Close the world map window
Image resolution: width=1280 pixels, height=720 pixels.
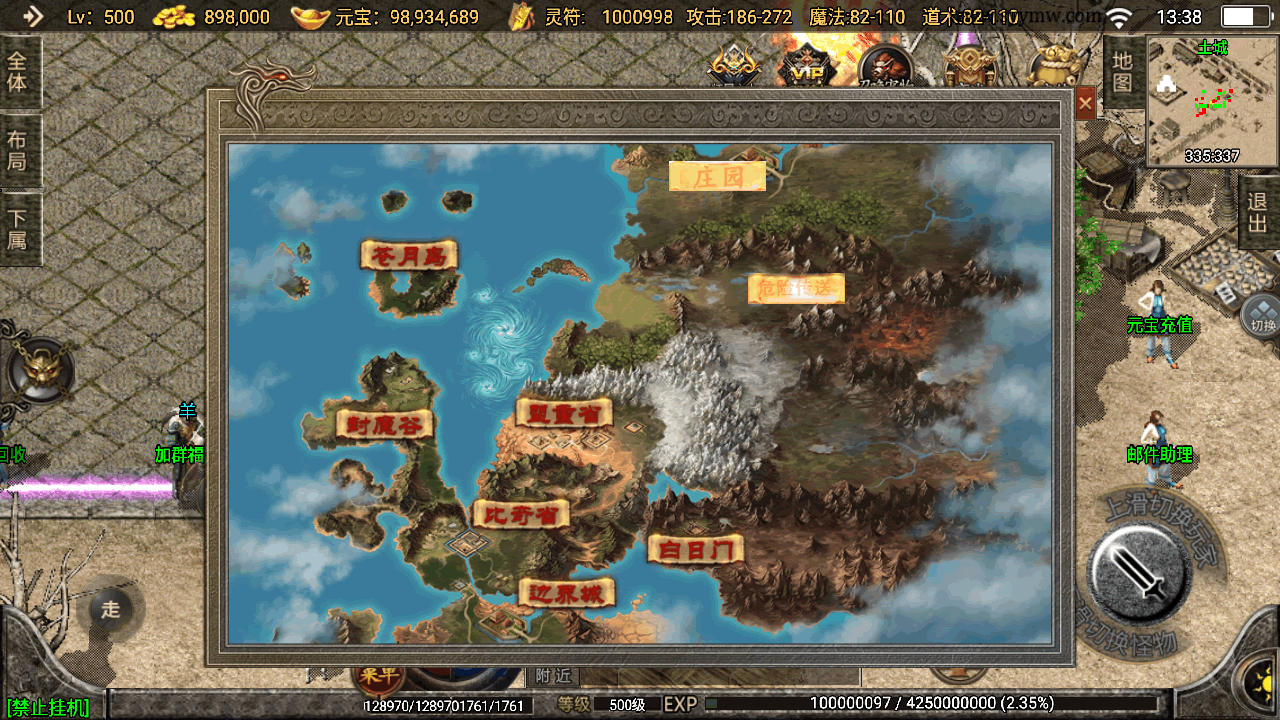tap(1085, 102)
